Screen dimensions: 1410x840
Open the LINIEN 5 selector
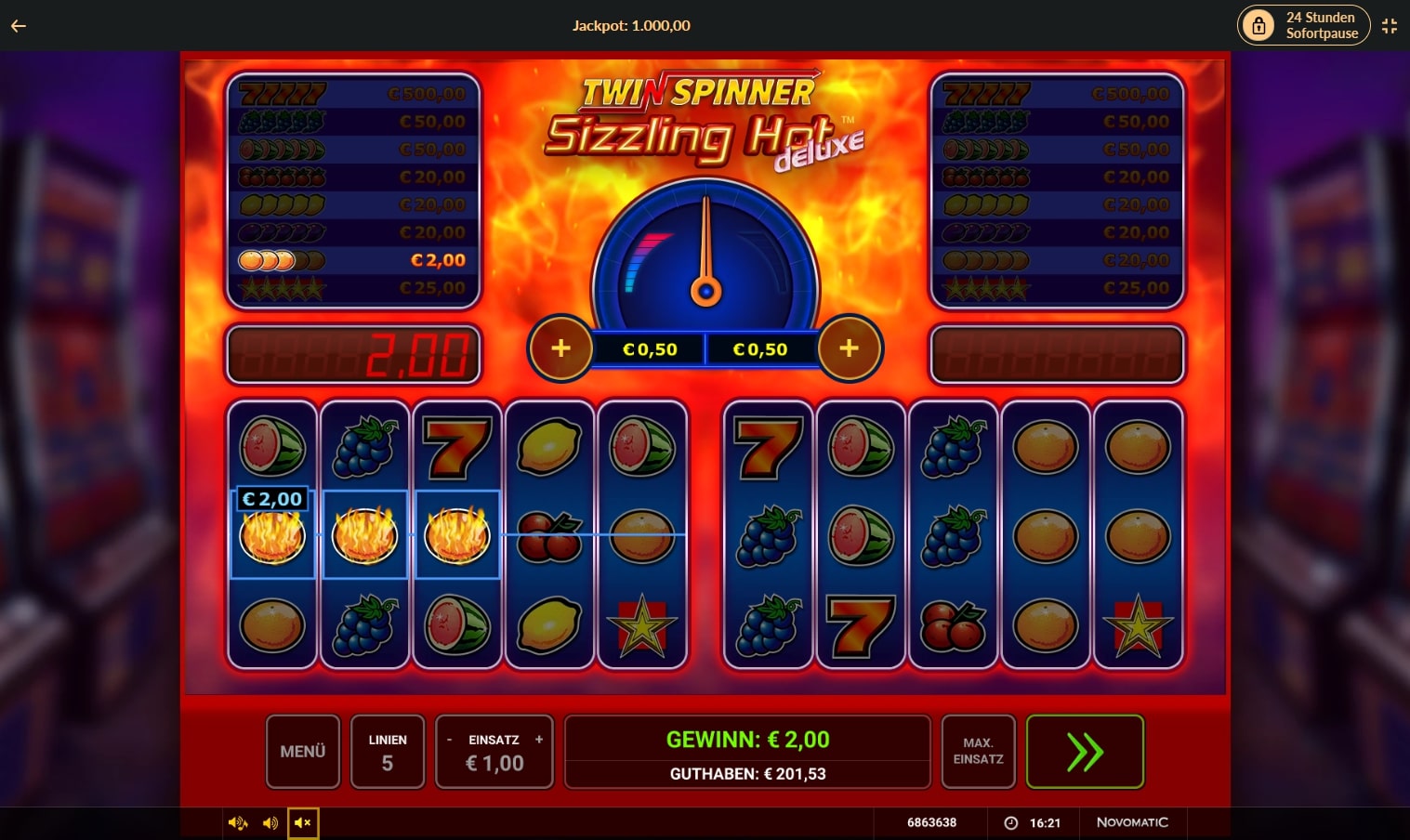point(388,751)
